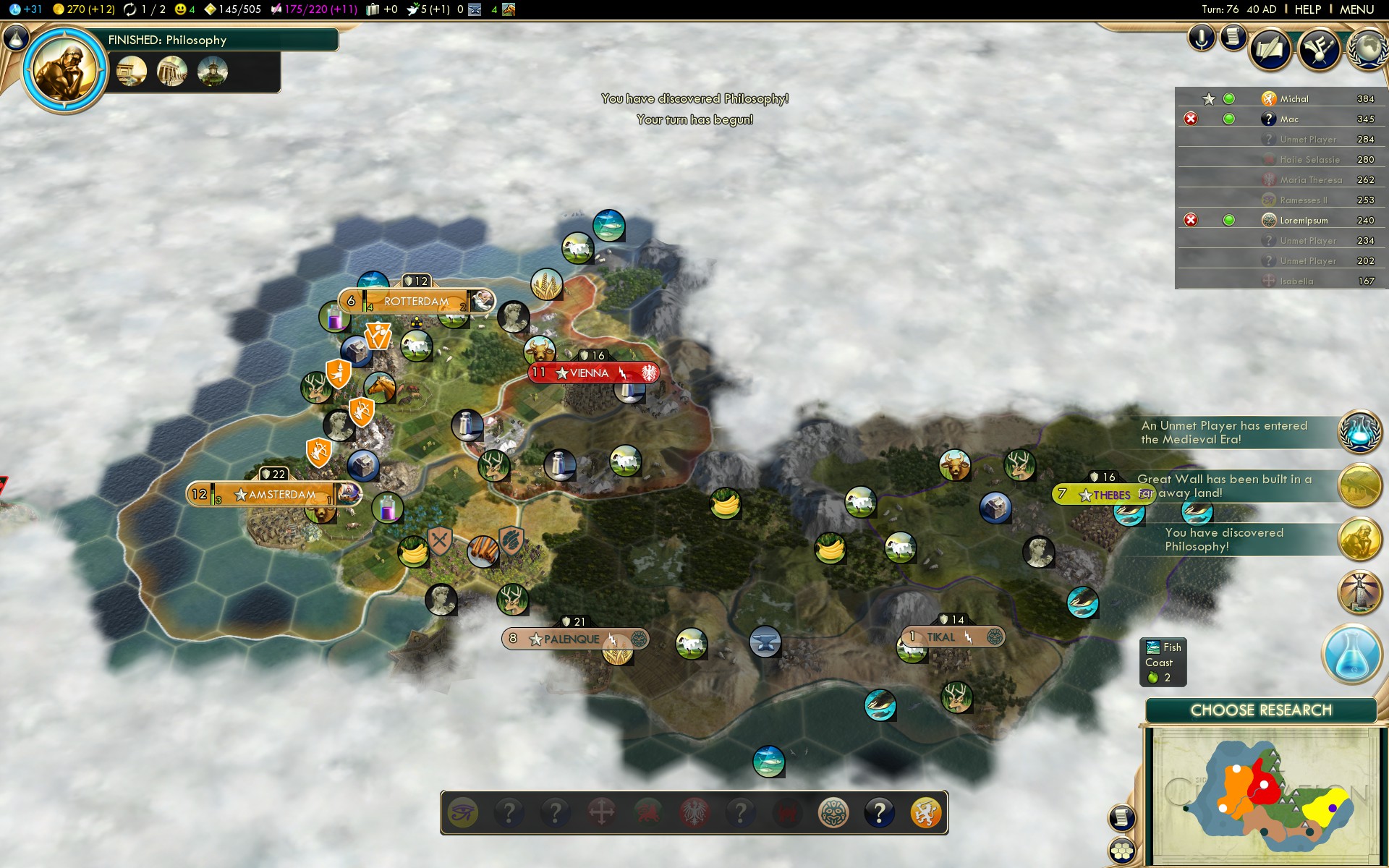This screenshot has width=1389, height=868.
Task: Select Mac's row in the scoreboard
Action: (x=1288, y=119)
